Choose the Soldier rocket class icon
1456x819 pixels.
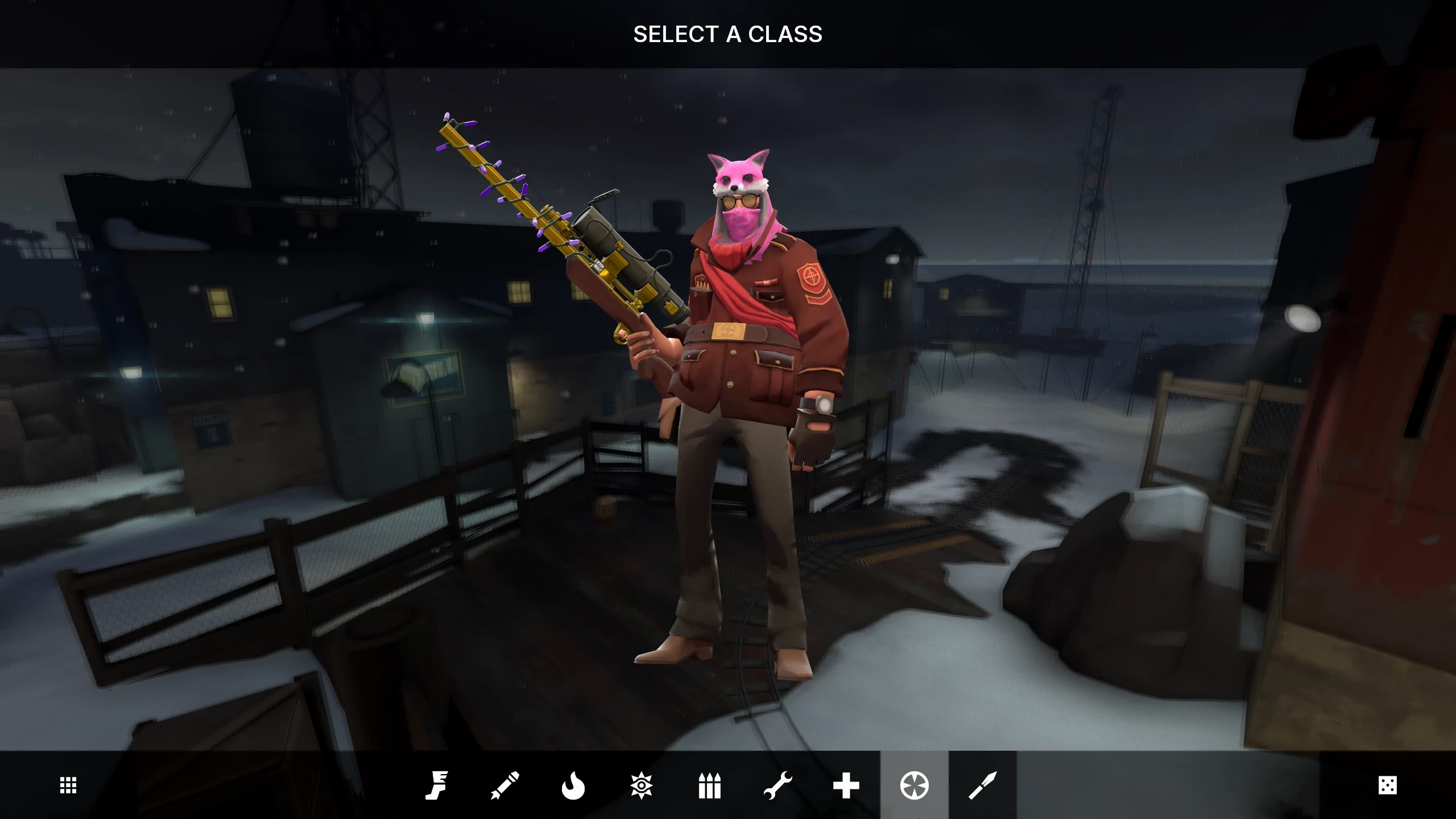click(505, 785)
